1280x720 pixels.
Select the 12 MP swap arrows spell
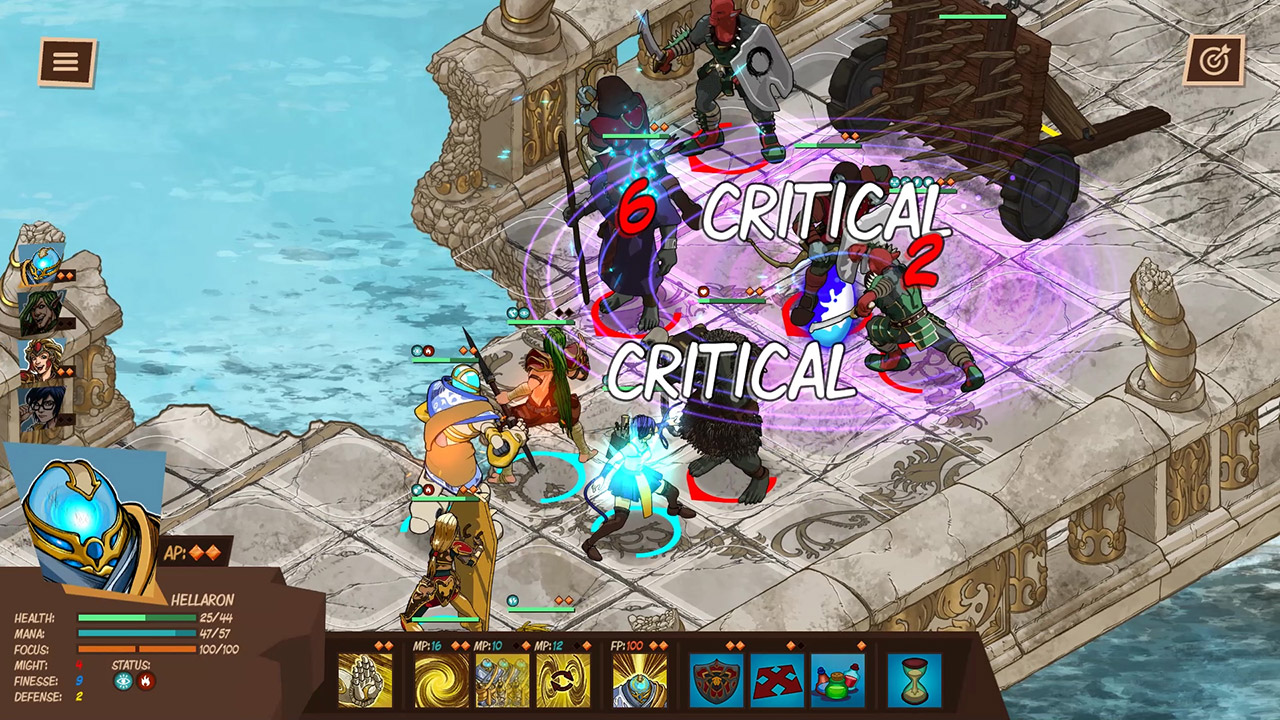click(x=563, y=680)
